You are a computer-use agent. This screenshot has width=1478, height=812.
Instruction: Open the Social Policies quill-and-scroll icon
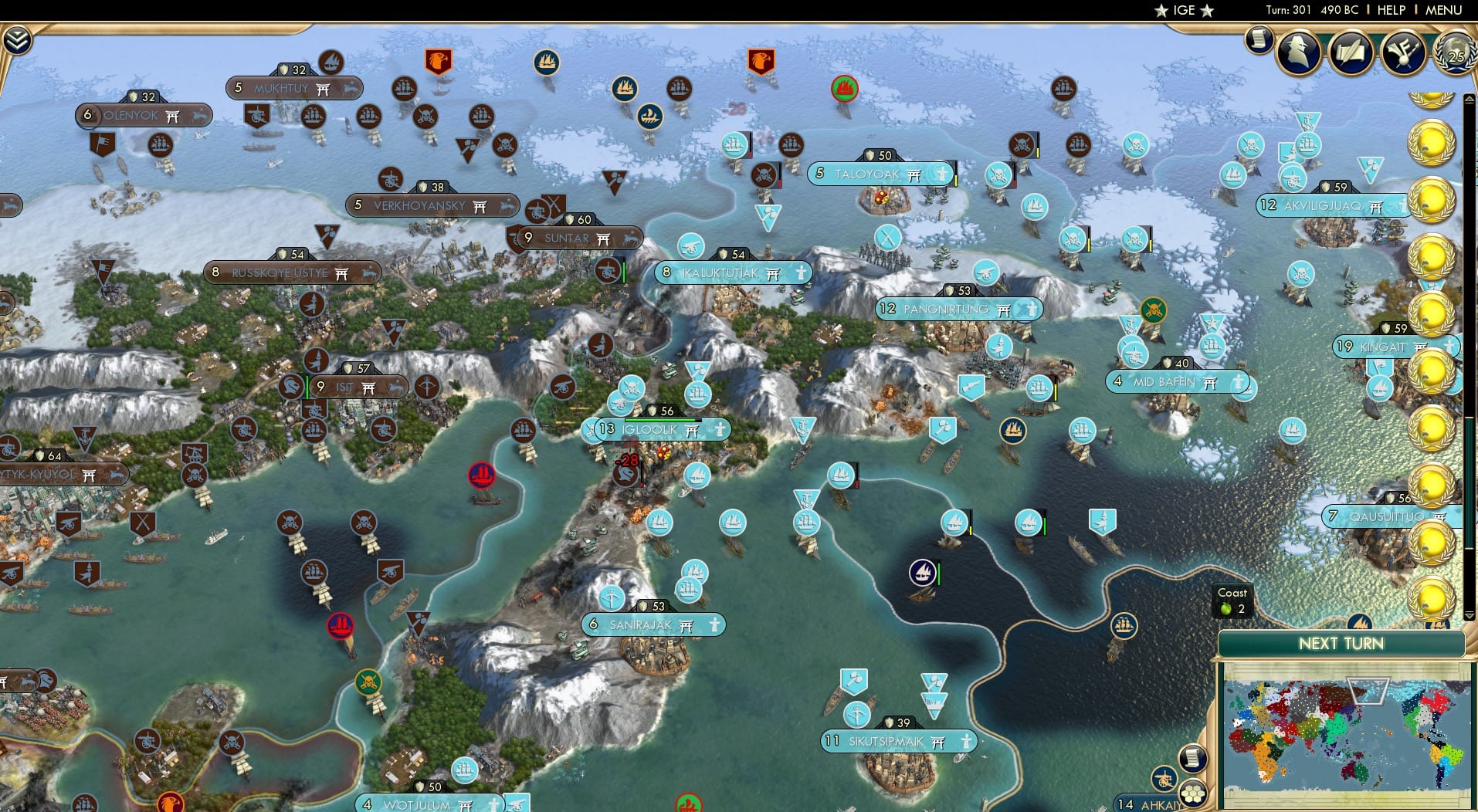pyautogui.click(x=1351, y=52)
